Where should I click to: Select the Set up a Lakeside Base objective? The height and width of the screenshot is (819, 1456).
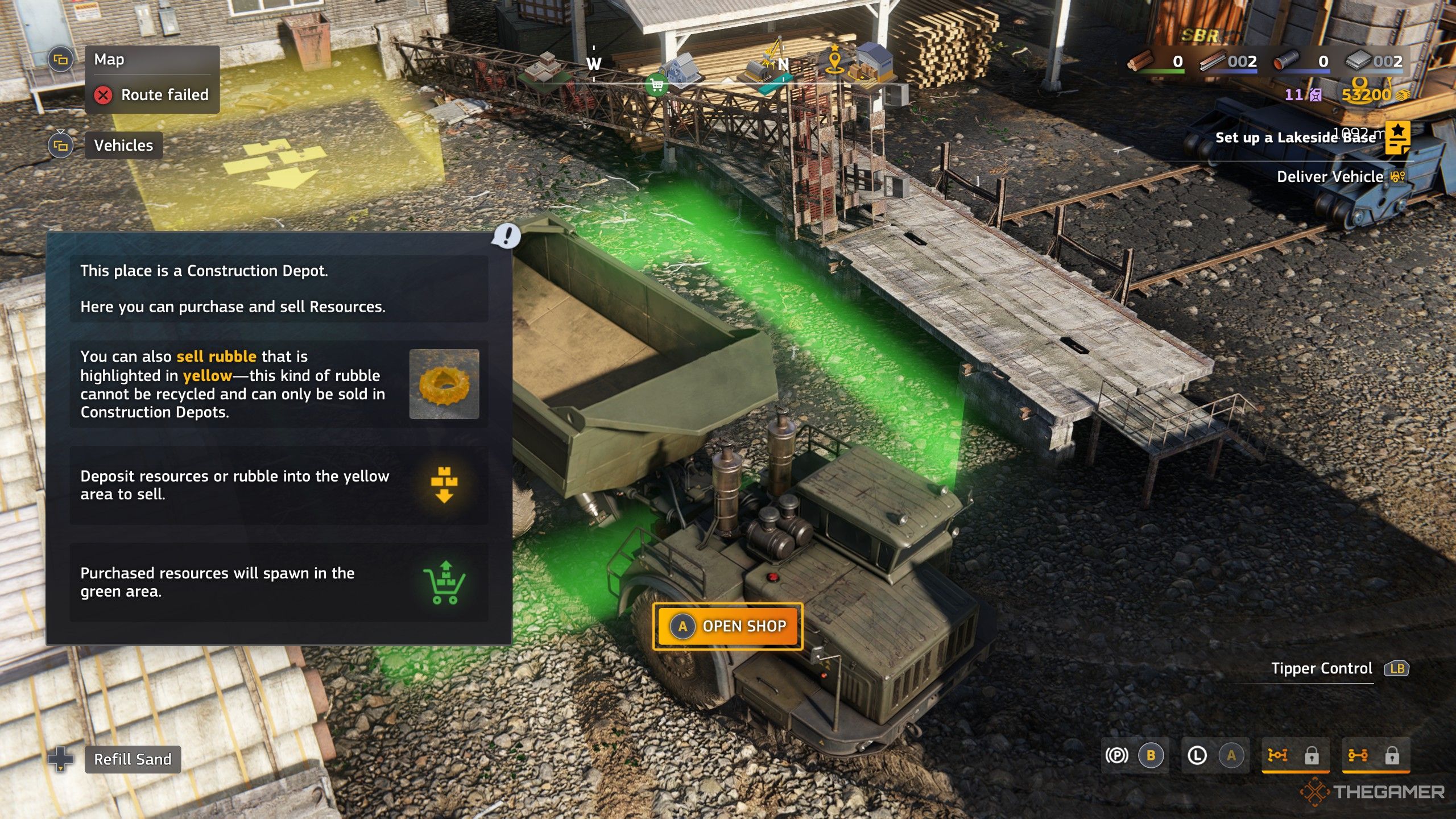pos(1295,138)
